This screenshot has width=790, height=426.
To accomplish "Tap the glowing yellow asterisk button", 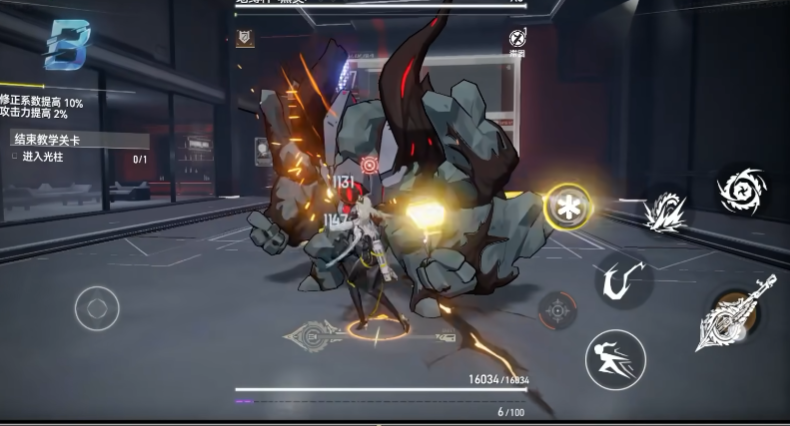I will [567, 206].
